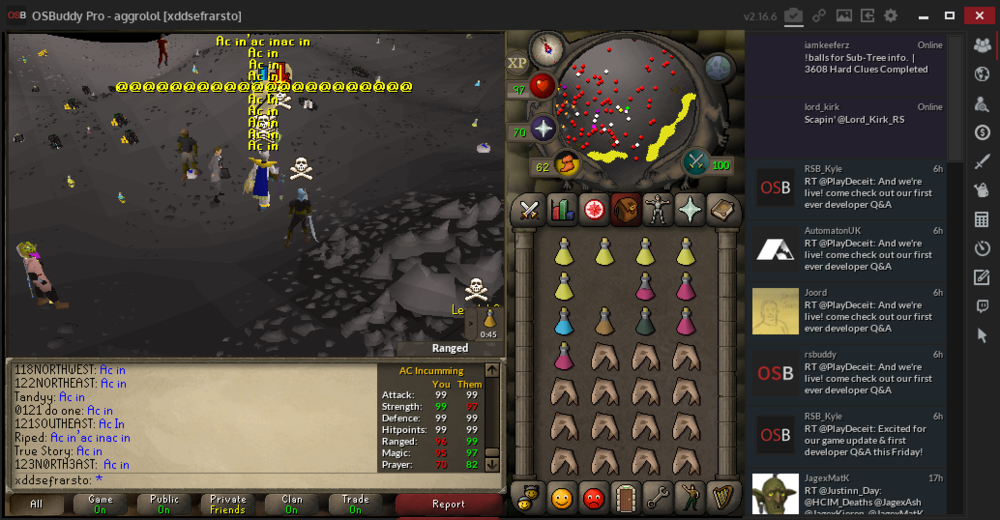This screenshot has width=1000, height=520.
Task: Toggle the XP drops orb
Action: pos(517,63)
